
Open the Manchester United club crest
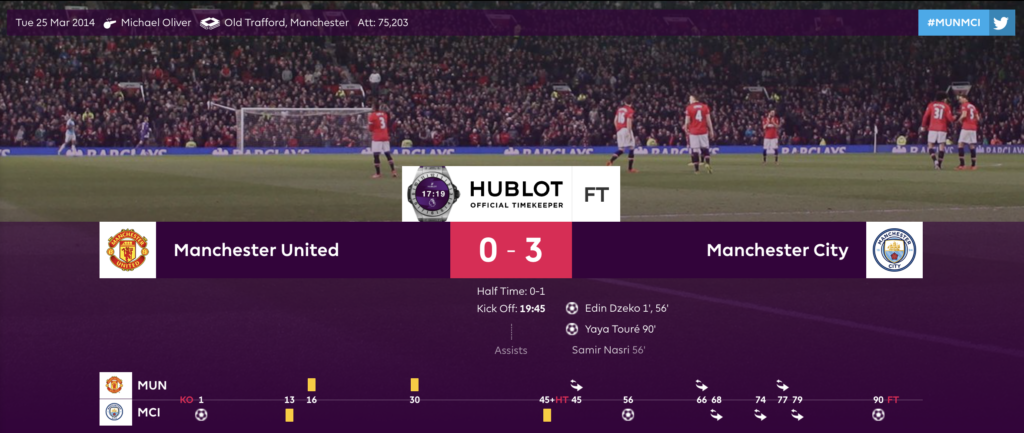127,250
